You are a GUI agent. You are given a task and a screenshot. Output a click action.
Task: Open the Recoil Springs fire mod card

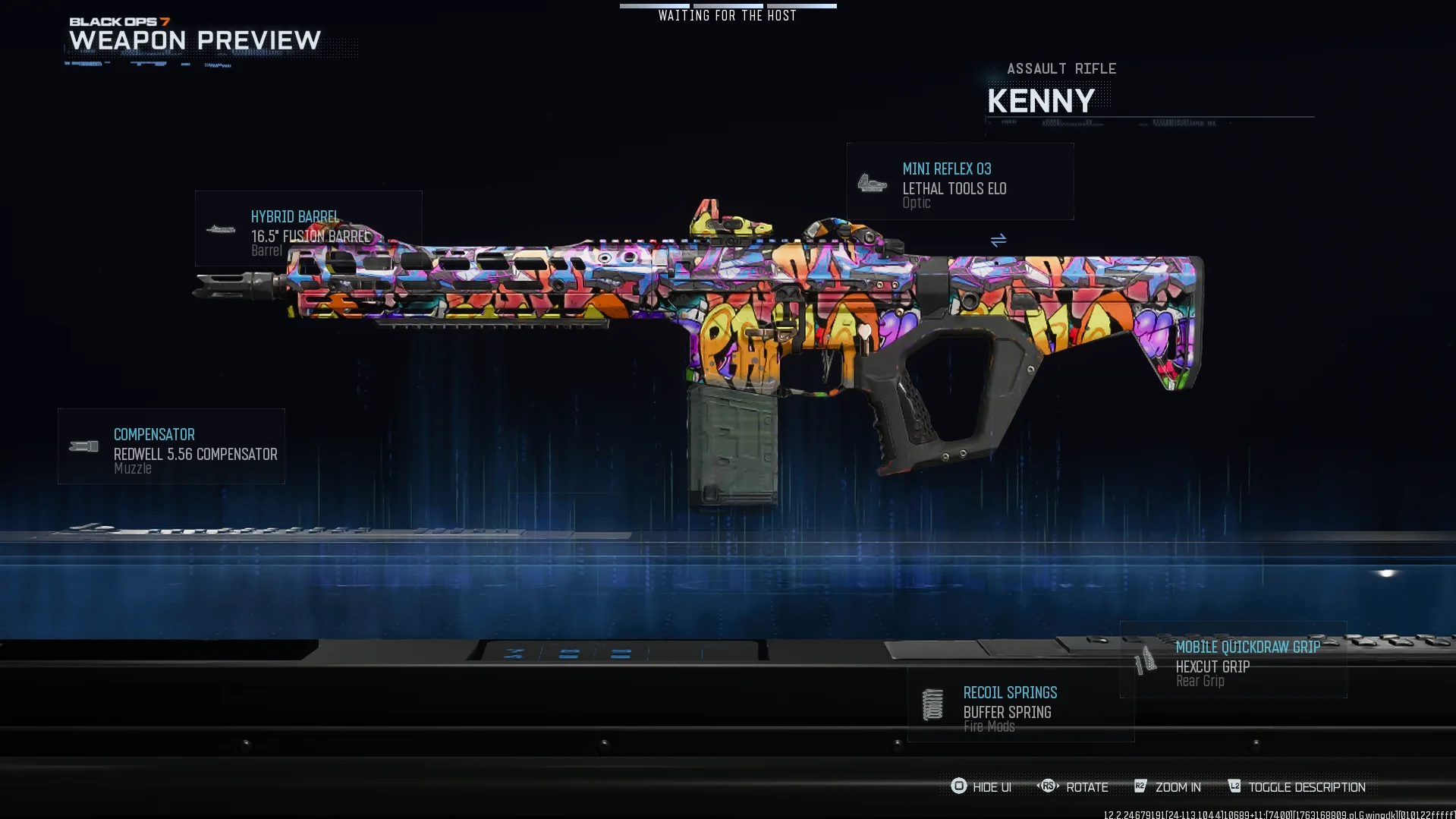click(1020, 705)
